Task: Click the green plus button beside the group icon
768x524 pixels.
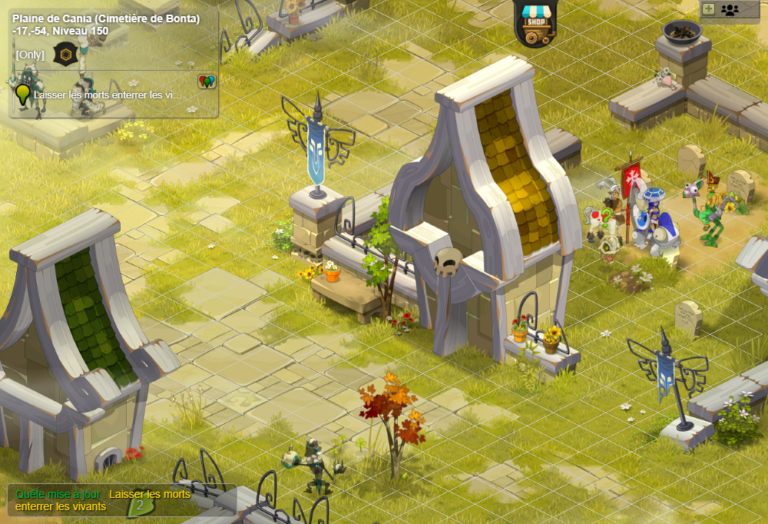Action: (x=708, y=9)
